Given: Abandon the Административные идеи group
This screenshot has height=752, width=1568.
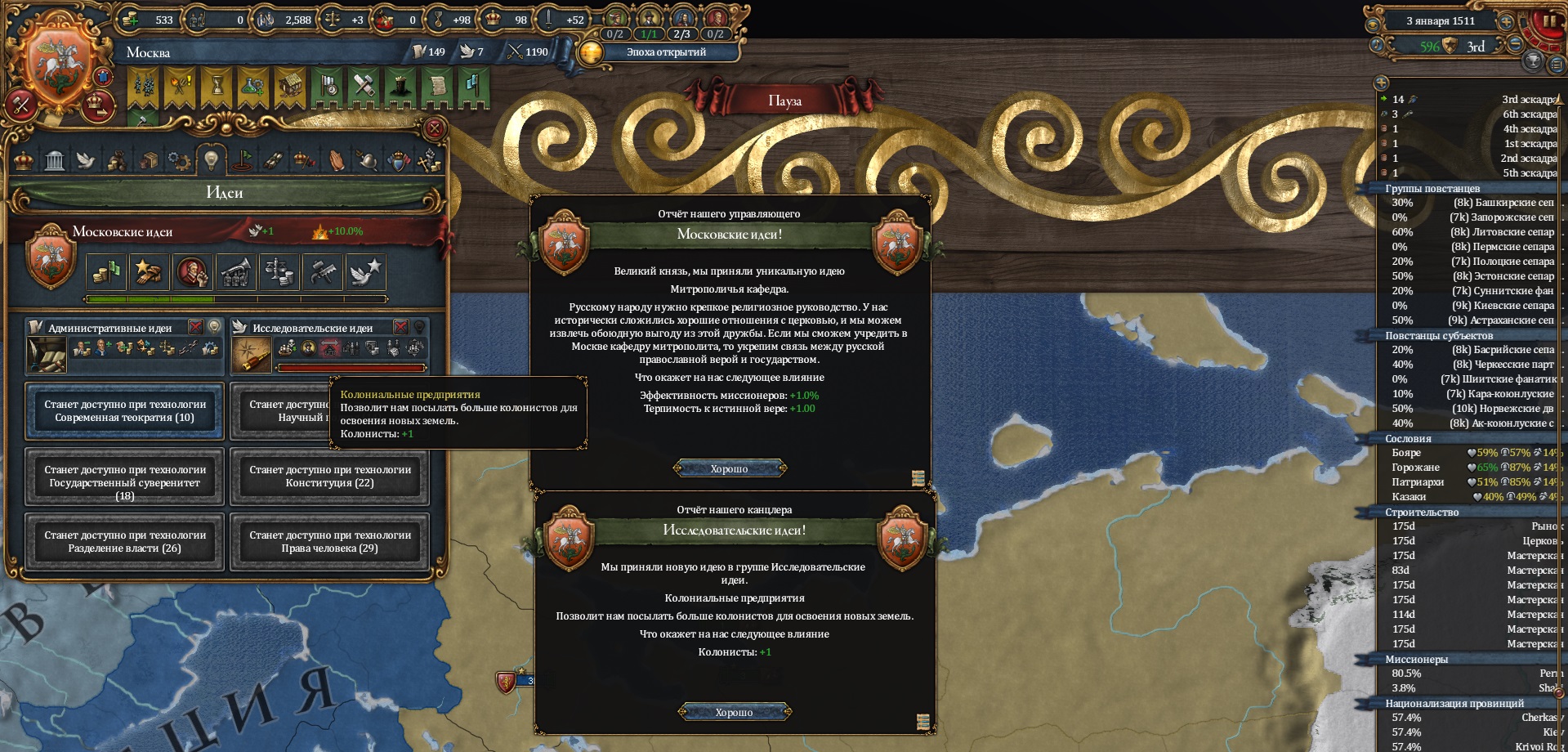Looking at the screenshot, I should tap(196, 327).
